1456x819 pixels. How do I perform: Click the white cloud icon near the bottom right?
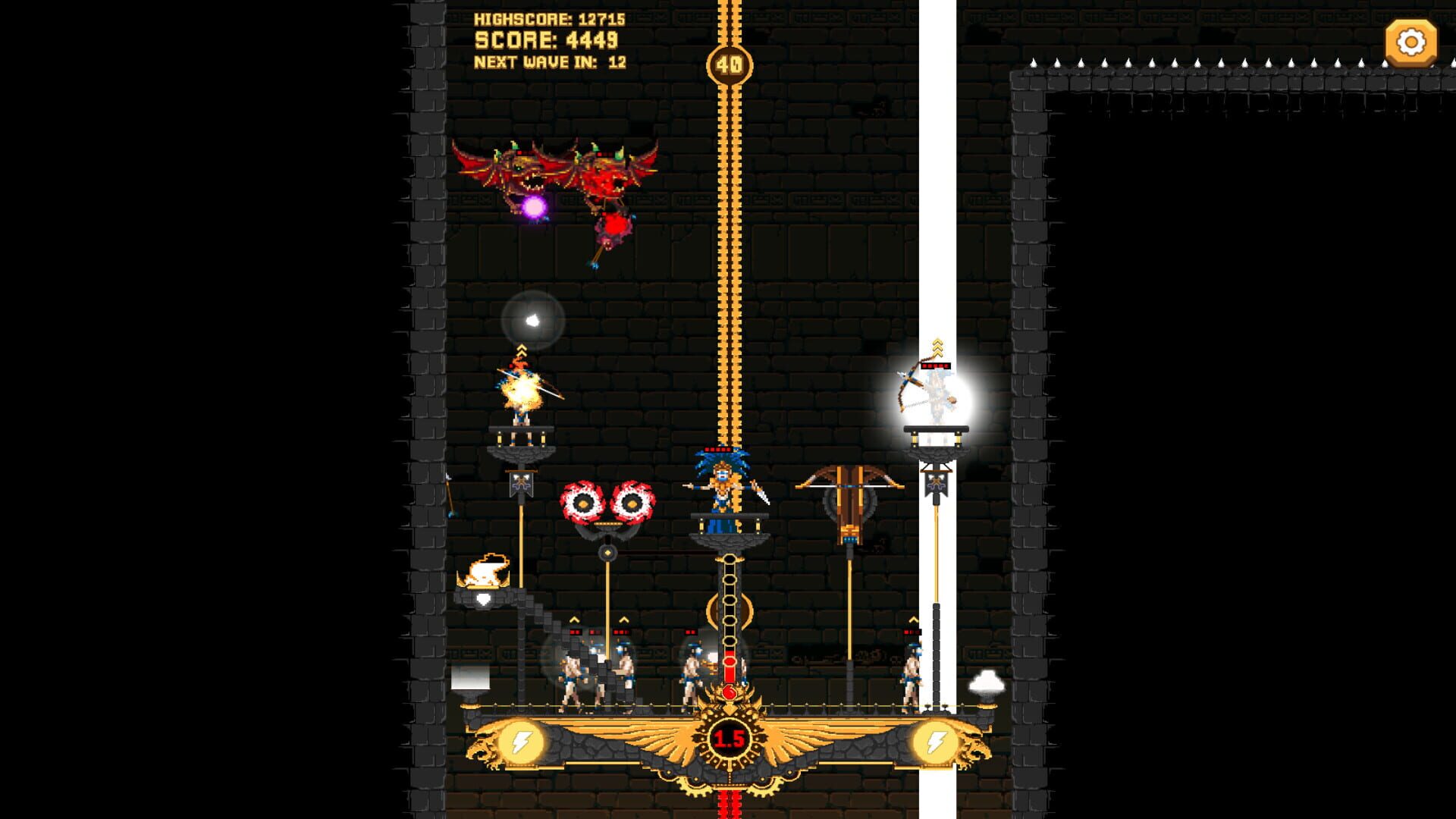tap(987, 684)
